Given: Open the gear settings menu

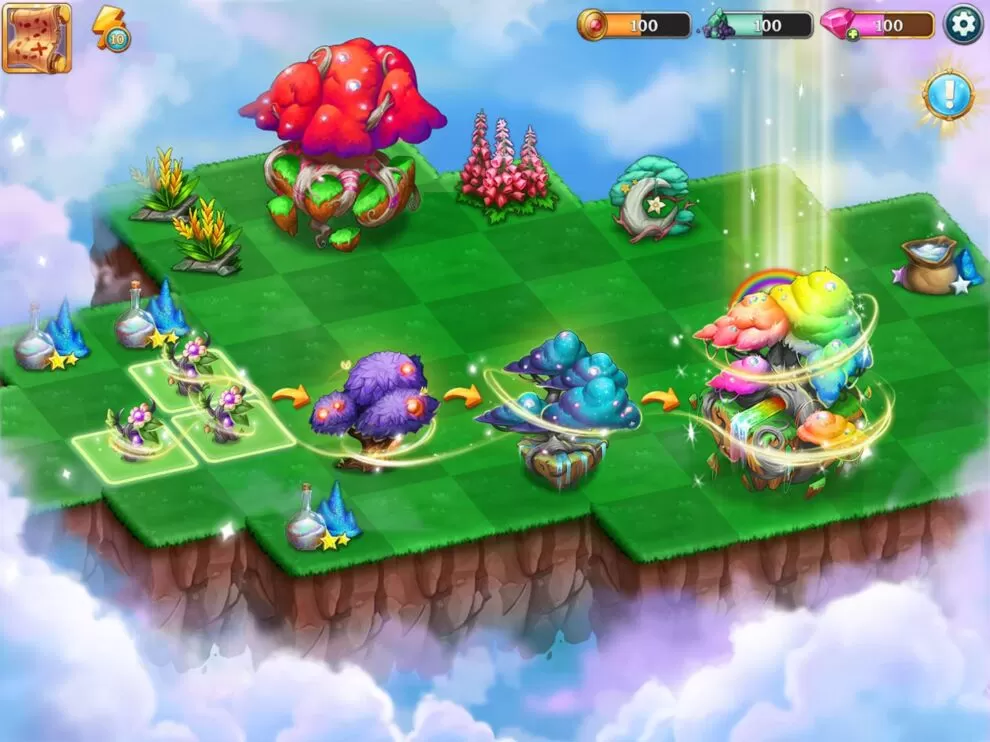Looking at the screenshot, I should (x=963, y=24).
